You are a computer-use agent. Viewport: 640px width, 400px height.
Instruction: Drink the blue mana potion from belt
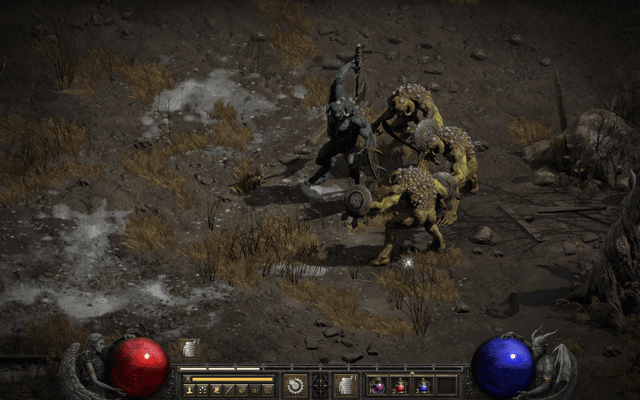point(423,386)
